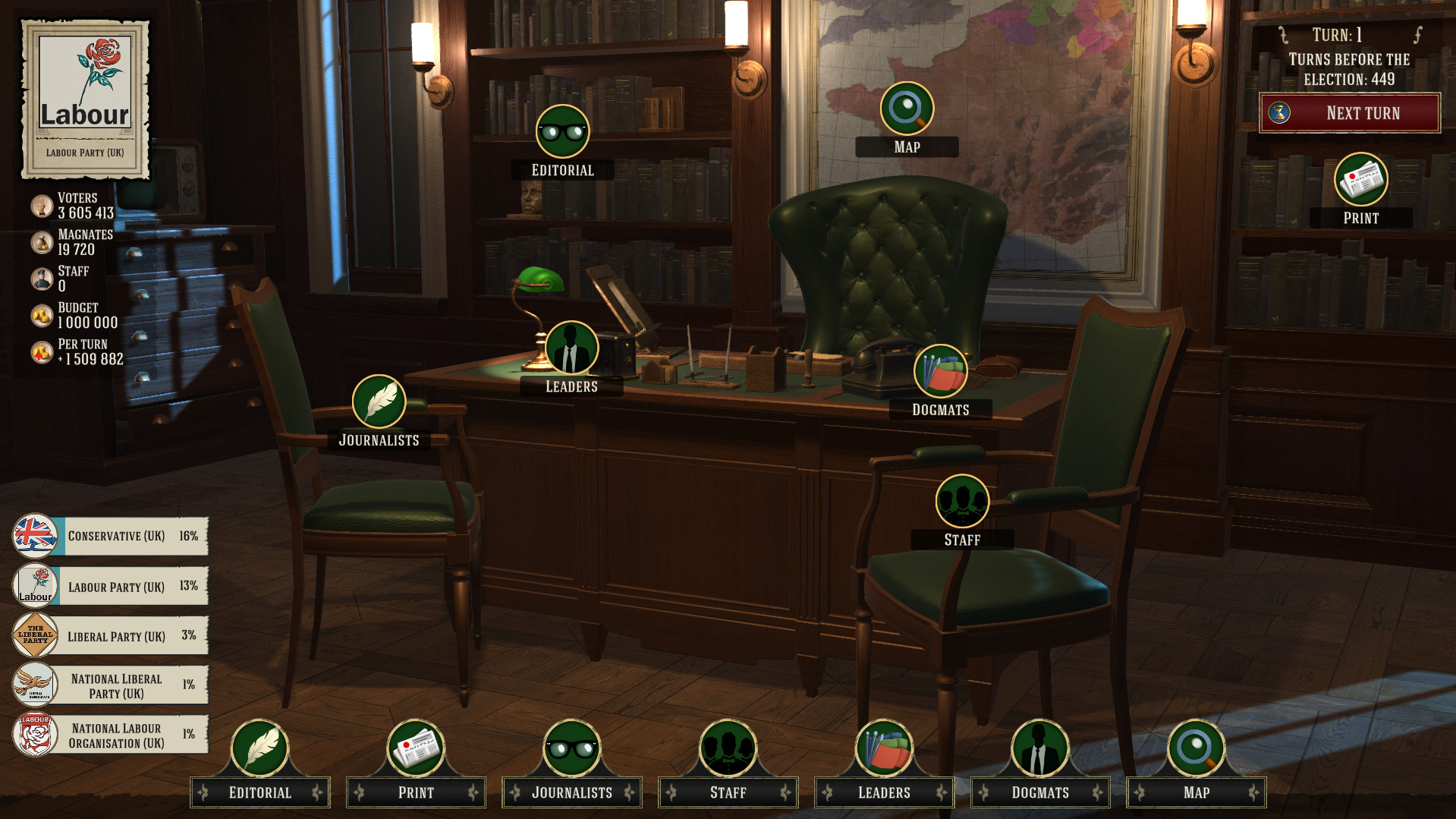Click the Labour Party poster in the top left
This screenshot has width=1456, height=819.
pyautogui.click(x=85, y=91)
